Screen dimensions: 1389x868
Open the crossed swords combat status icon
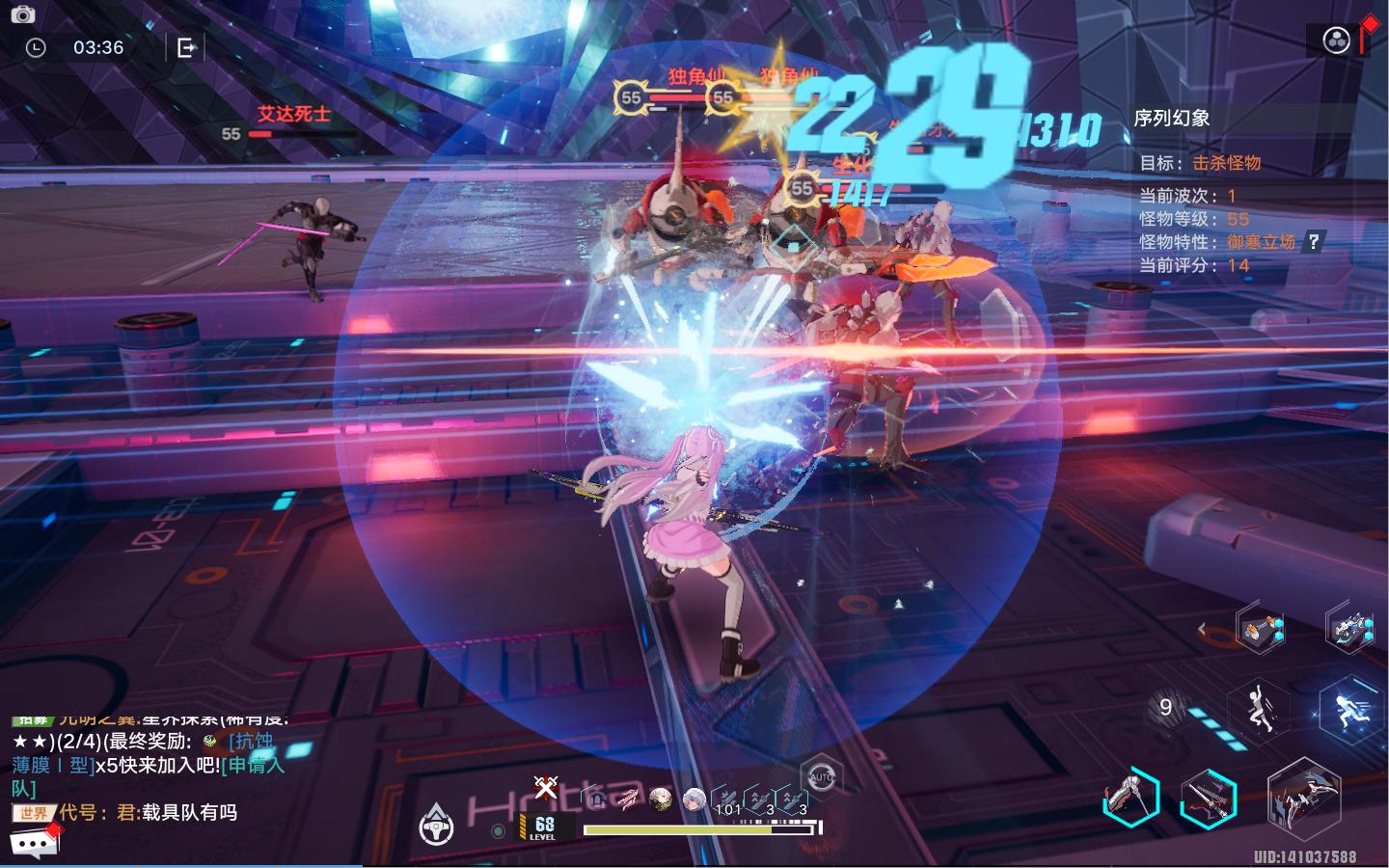(x=546, y=788)
